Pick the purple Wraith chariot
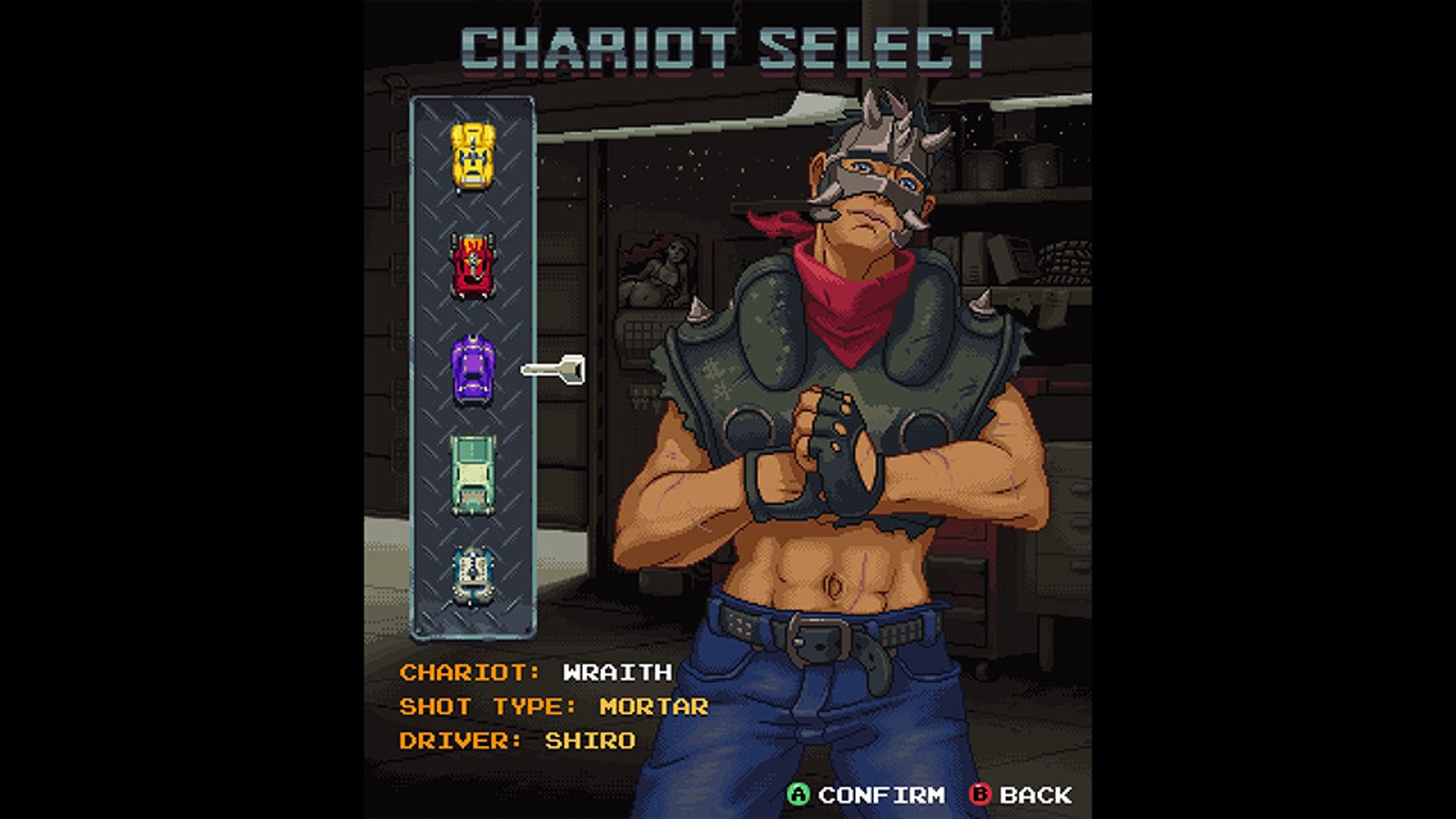 472,371
